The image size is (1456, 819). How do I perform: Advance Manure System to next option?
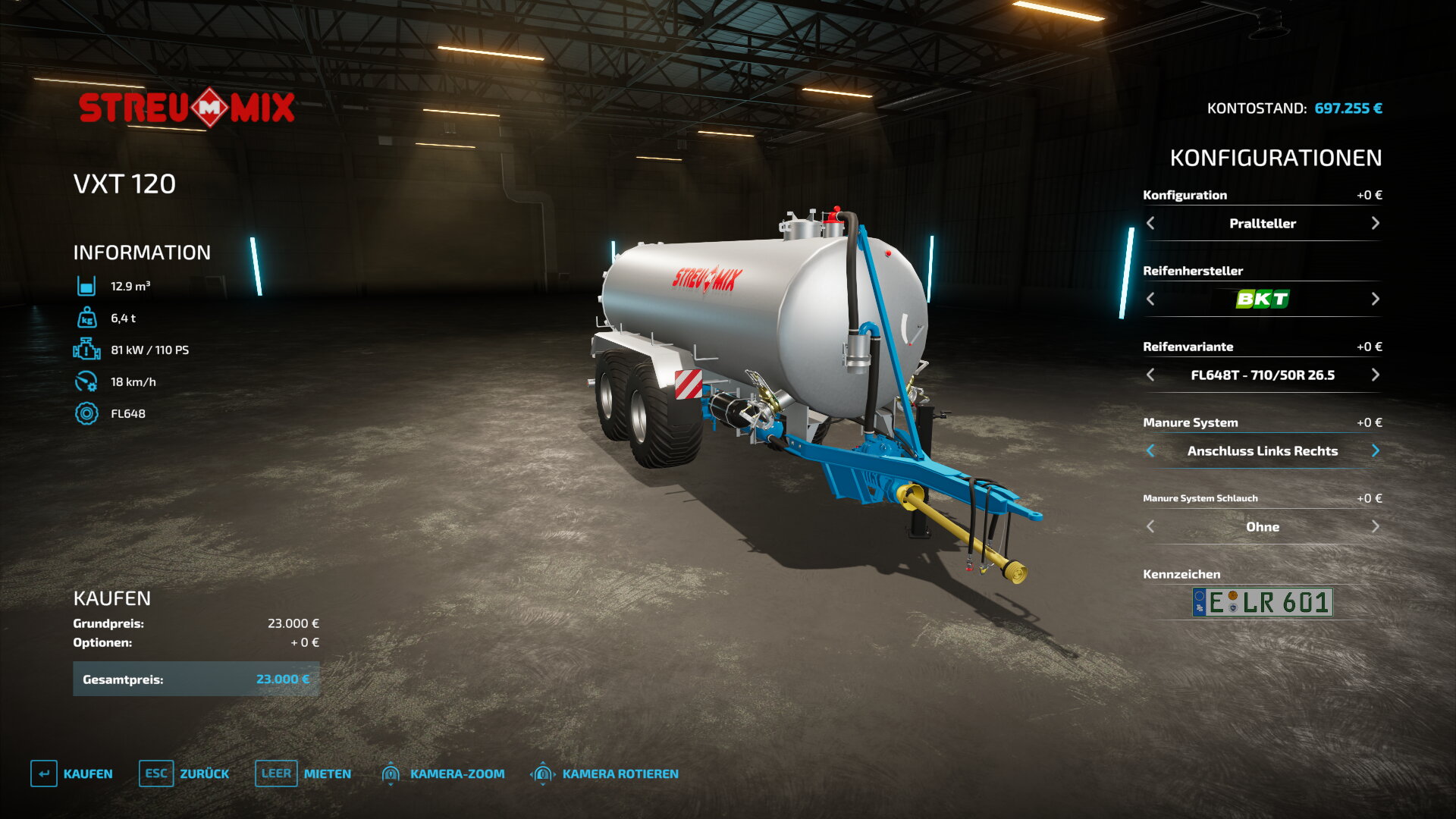click(x=1375, y=450)
